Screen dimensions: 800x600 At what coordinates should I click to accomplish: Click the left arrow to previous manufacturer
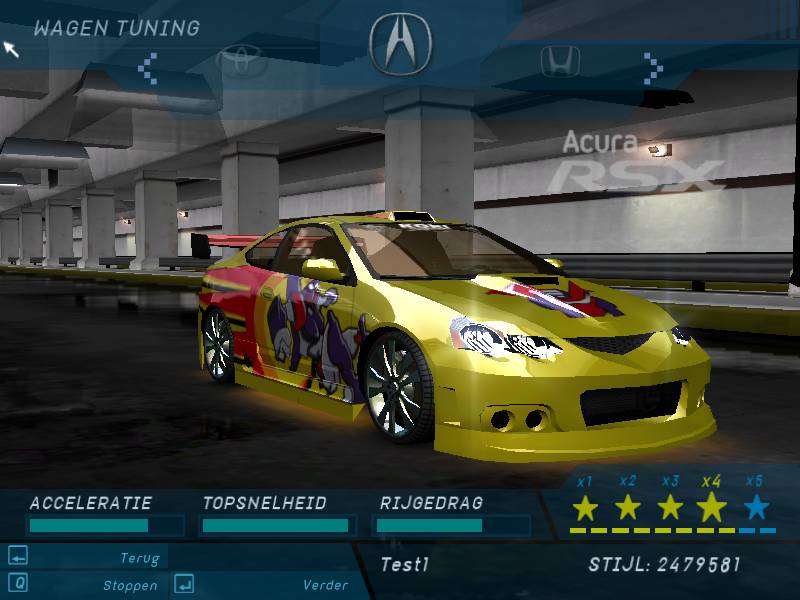148,68
